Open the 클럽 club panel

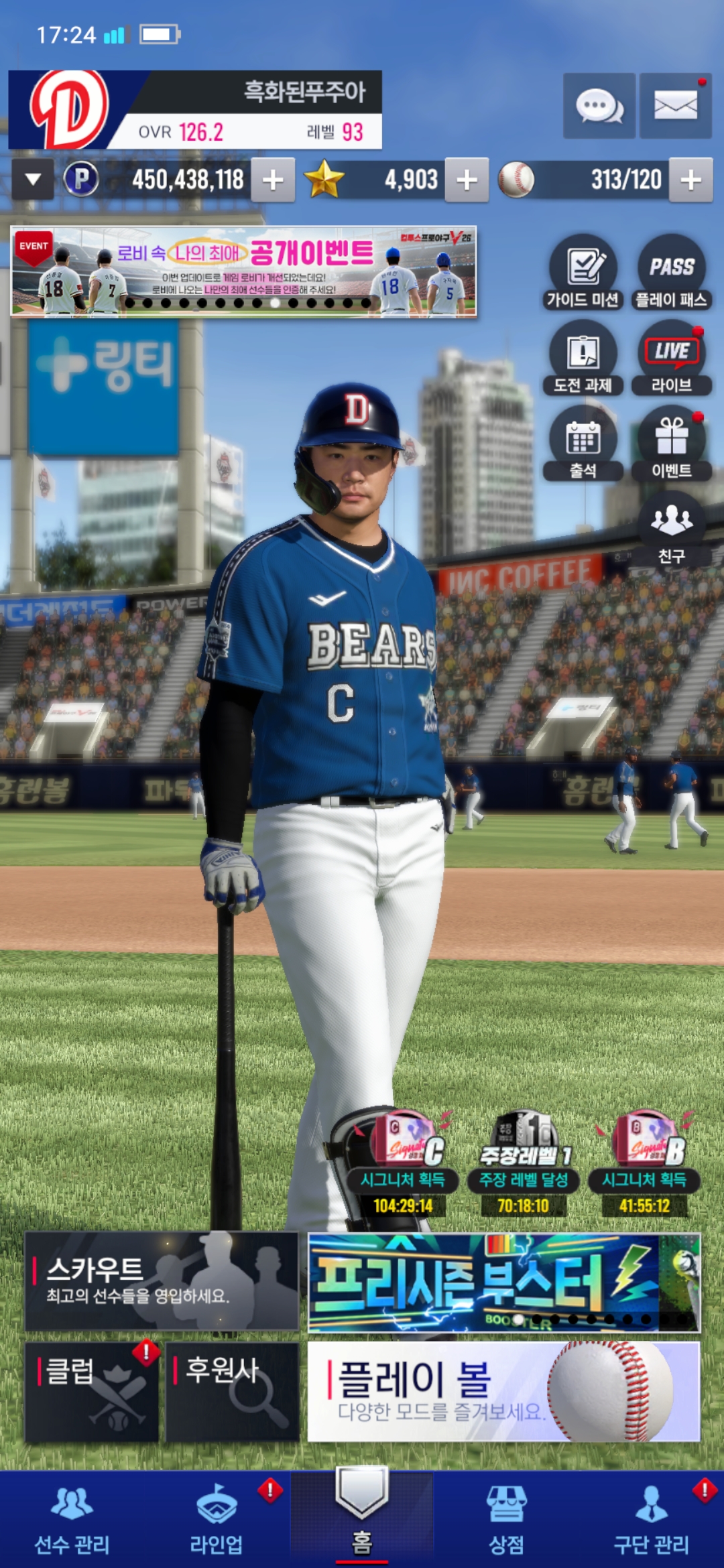(92, 1392)
